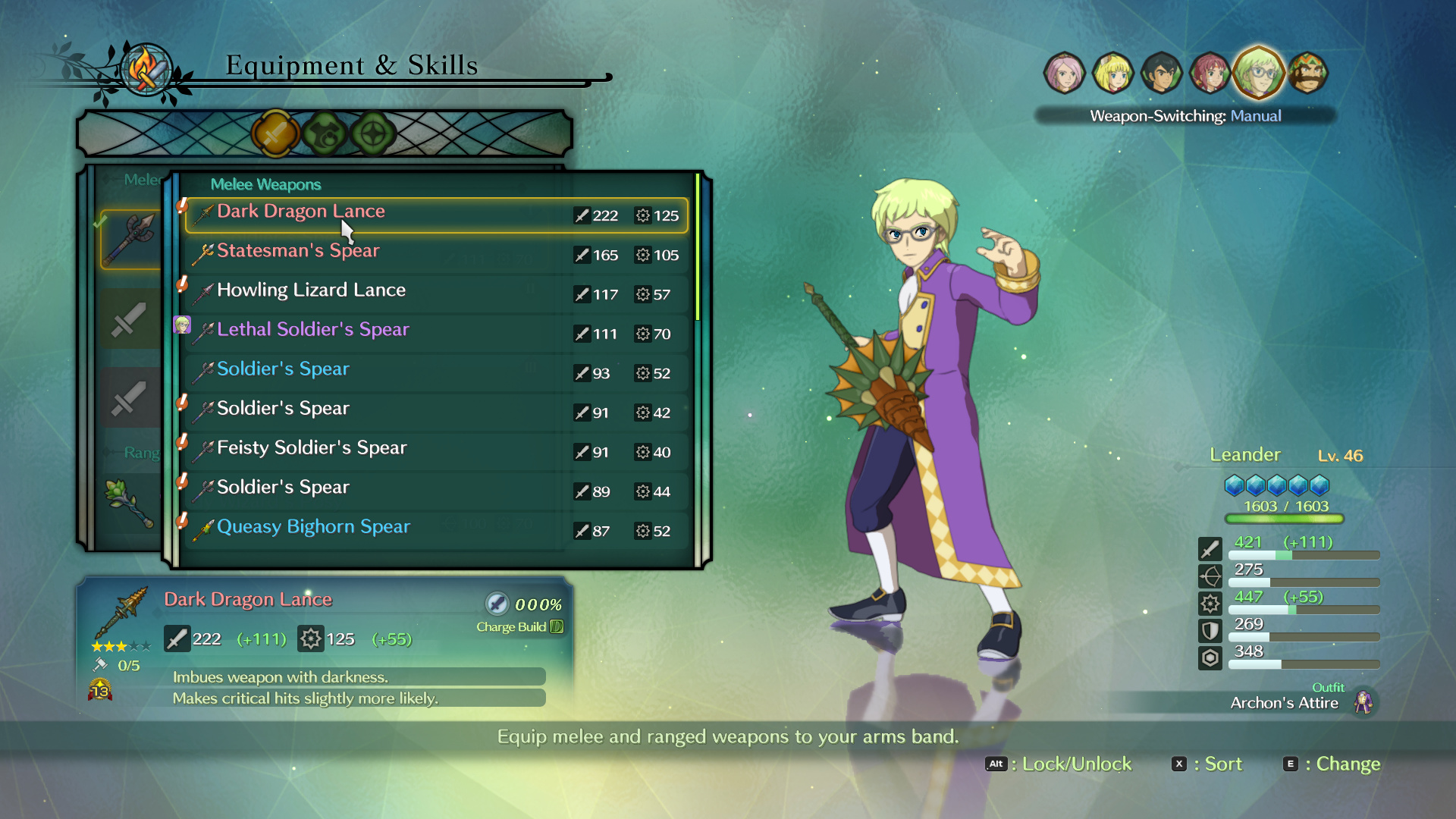Select the red-haired girl's portrait
The image size is (1456, 819).
(x=1210, y=74)
